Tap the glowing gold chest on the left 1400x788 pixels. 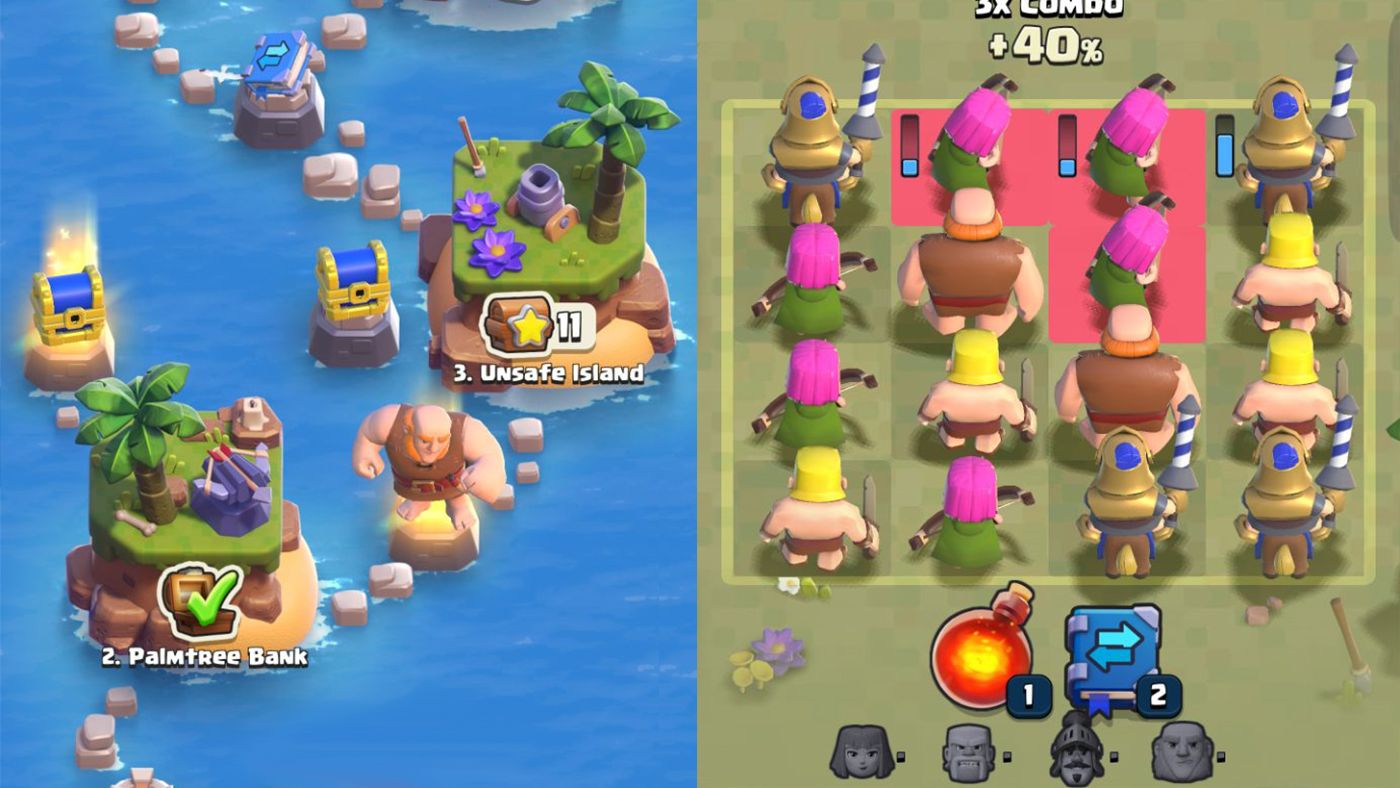click(x=67, y=303)
